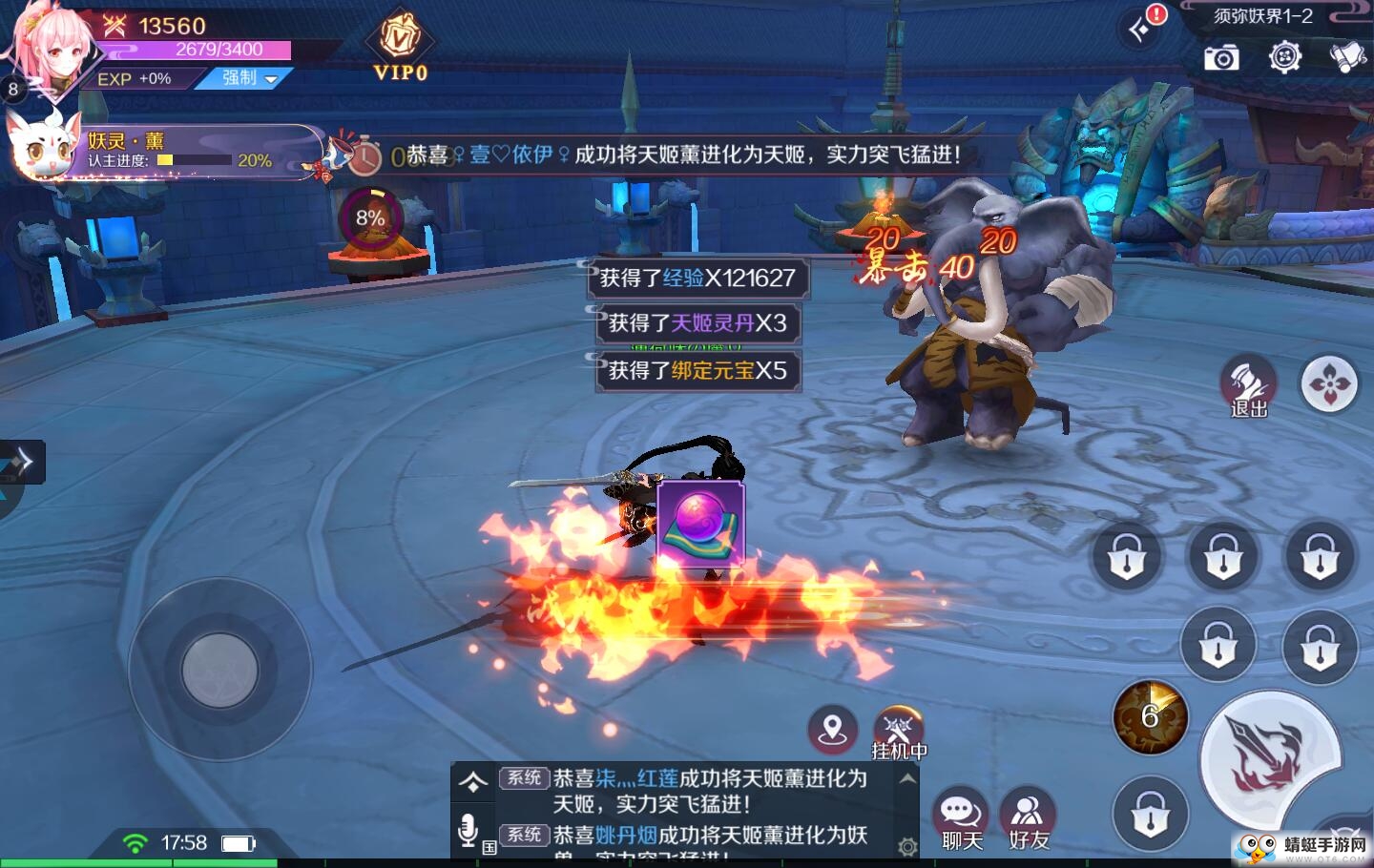Open the notification icon with red alert
1374x868 pixels.
pos(1142,27)
